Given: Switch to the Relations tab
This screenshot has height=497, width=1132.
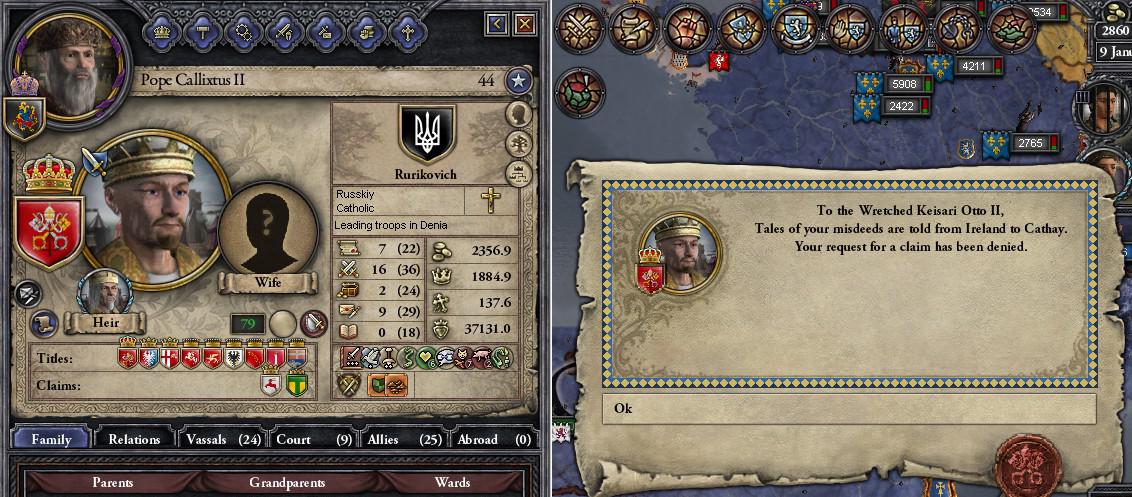Looking at the screenshot, I should point(134,439).
